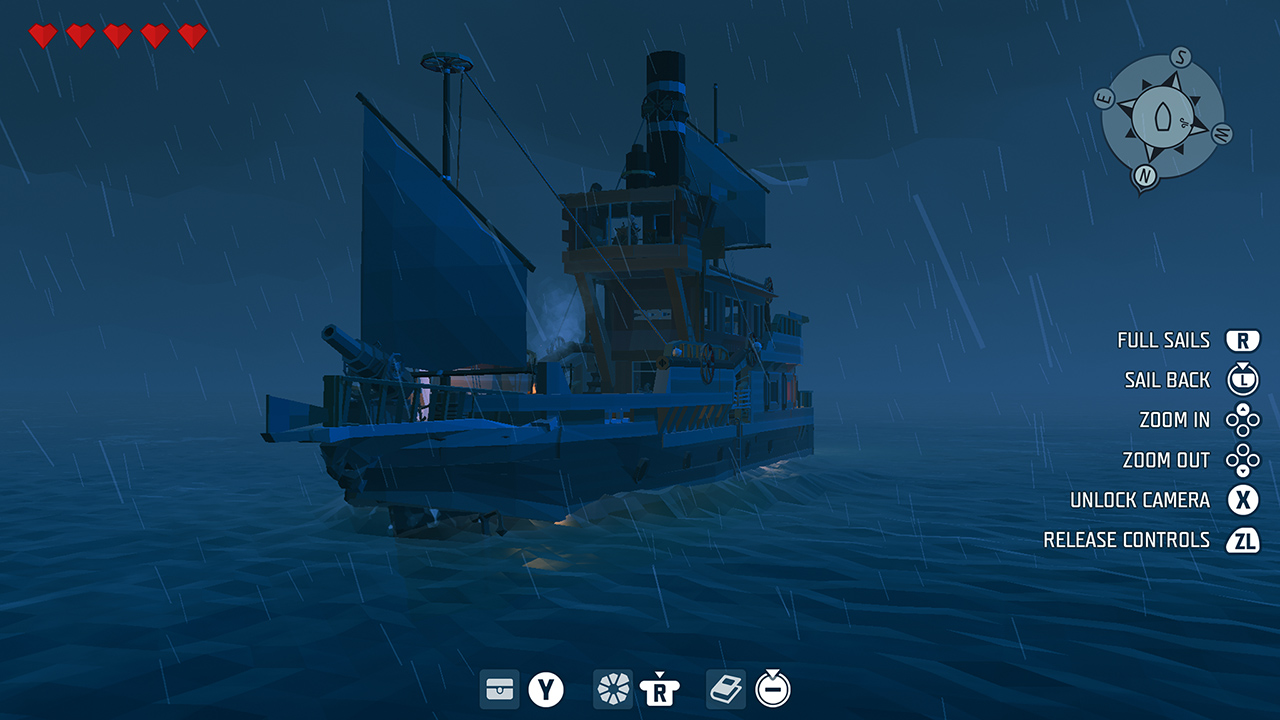The image size is (1280, 720).
Task: Click the compass minimap
Action: pyautogui.click(x=1163, y=117)
